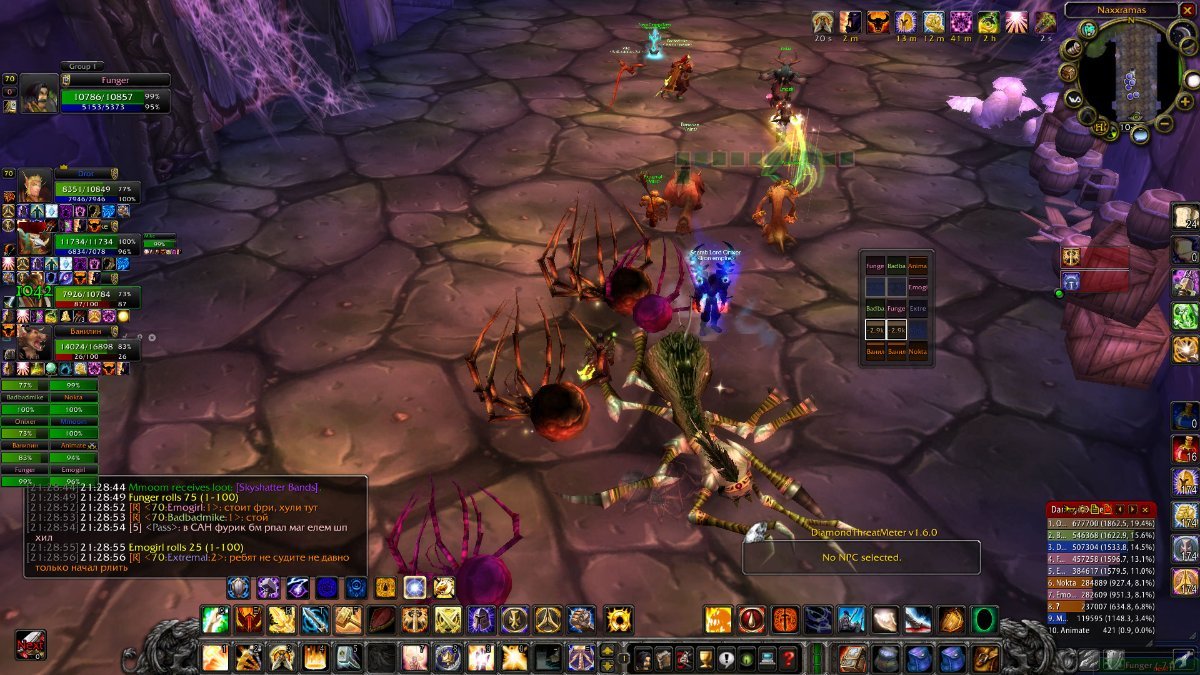Image resolution: width=1200 pixels, height=675 pixels.
Task: Activate the green portal circle ability
Action: tap(984, 620)
